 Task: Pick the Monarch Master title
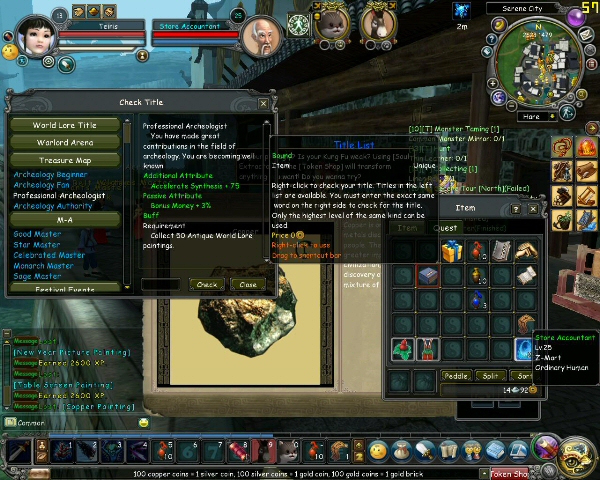(43, 266)
